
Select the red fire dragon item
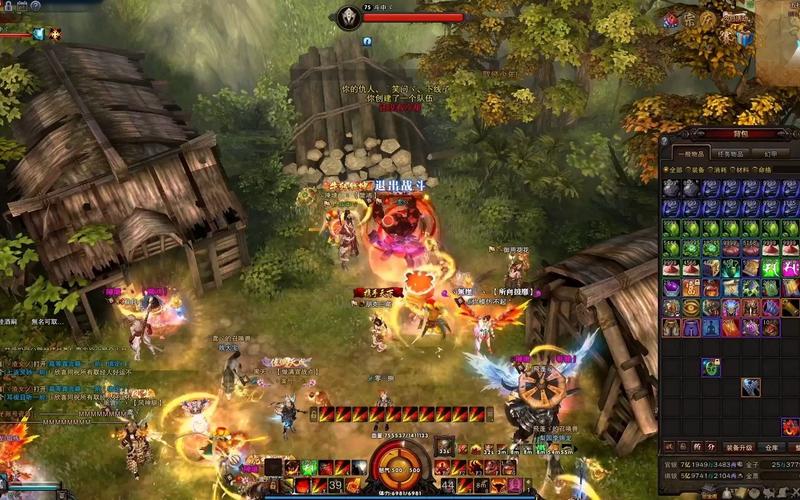coord(790,428)
